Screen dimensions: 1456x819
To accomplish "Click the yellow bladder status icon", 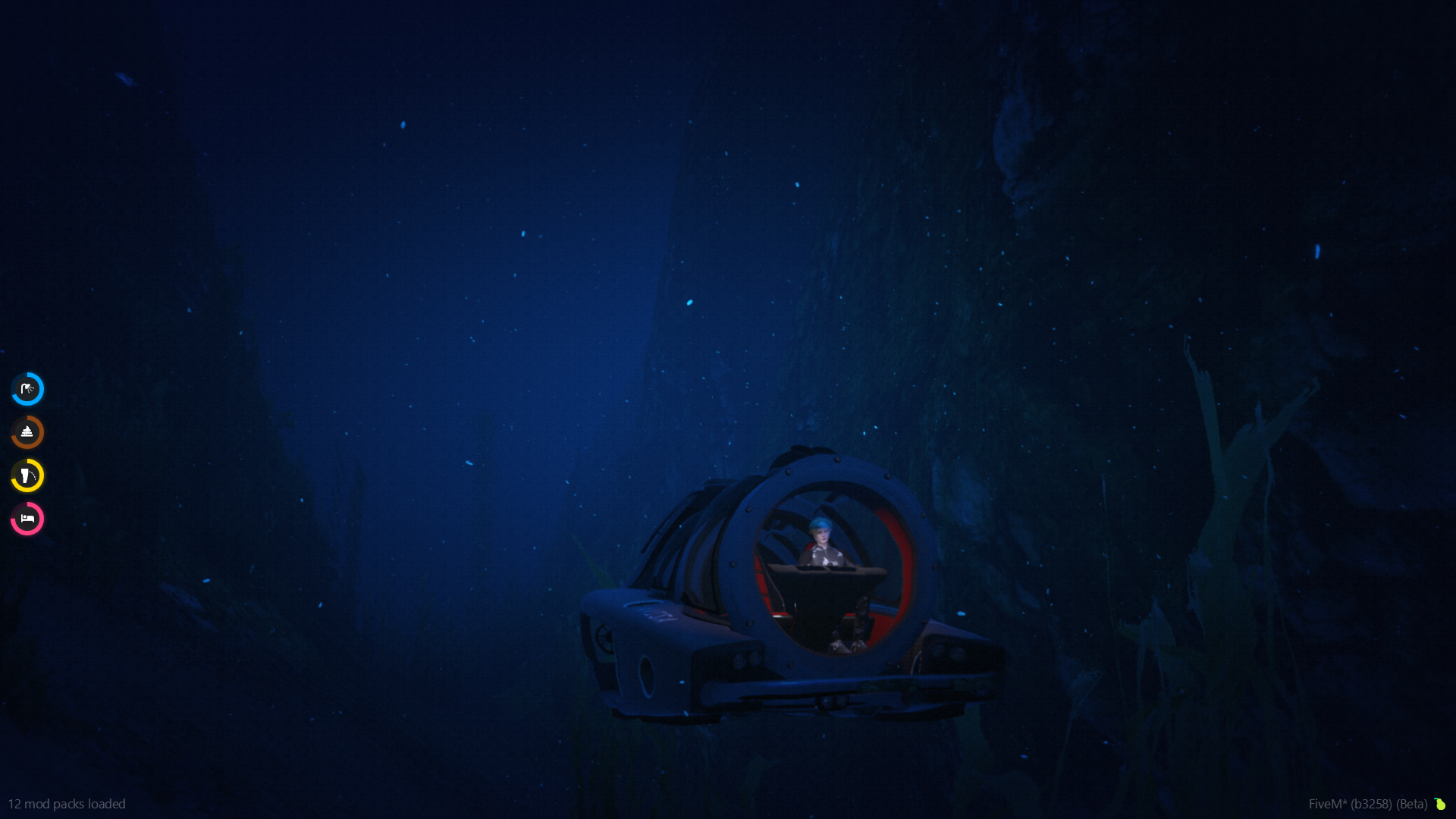I will click(27, 475).
